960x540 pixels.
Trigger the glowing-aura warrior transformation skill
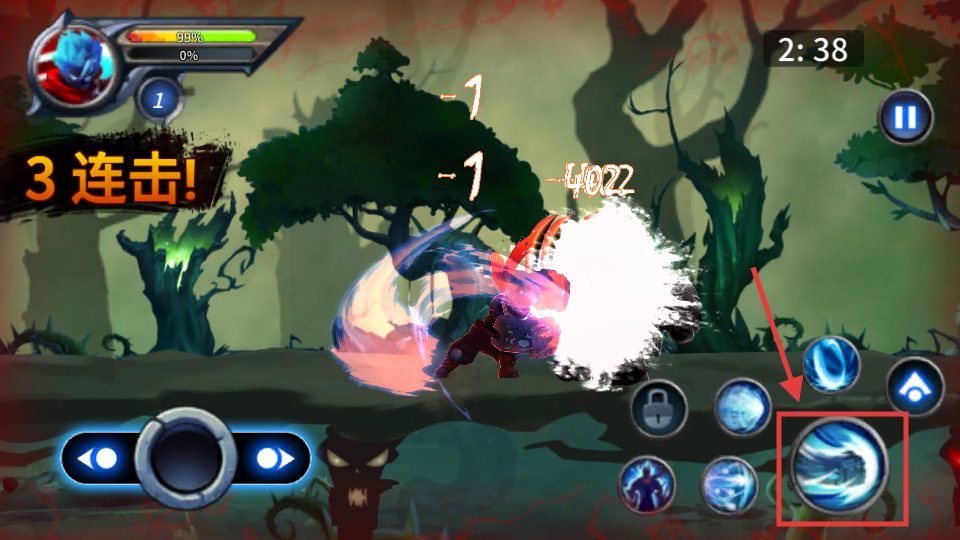(x=647, y=485)
